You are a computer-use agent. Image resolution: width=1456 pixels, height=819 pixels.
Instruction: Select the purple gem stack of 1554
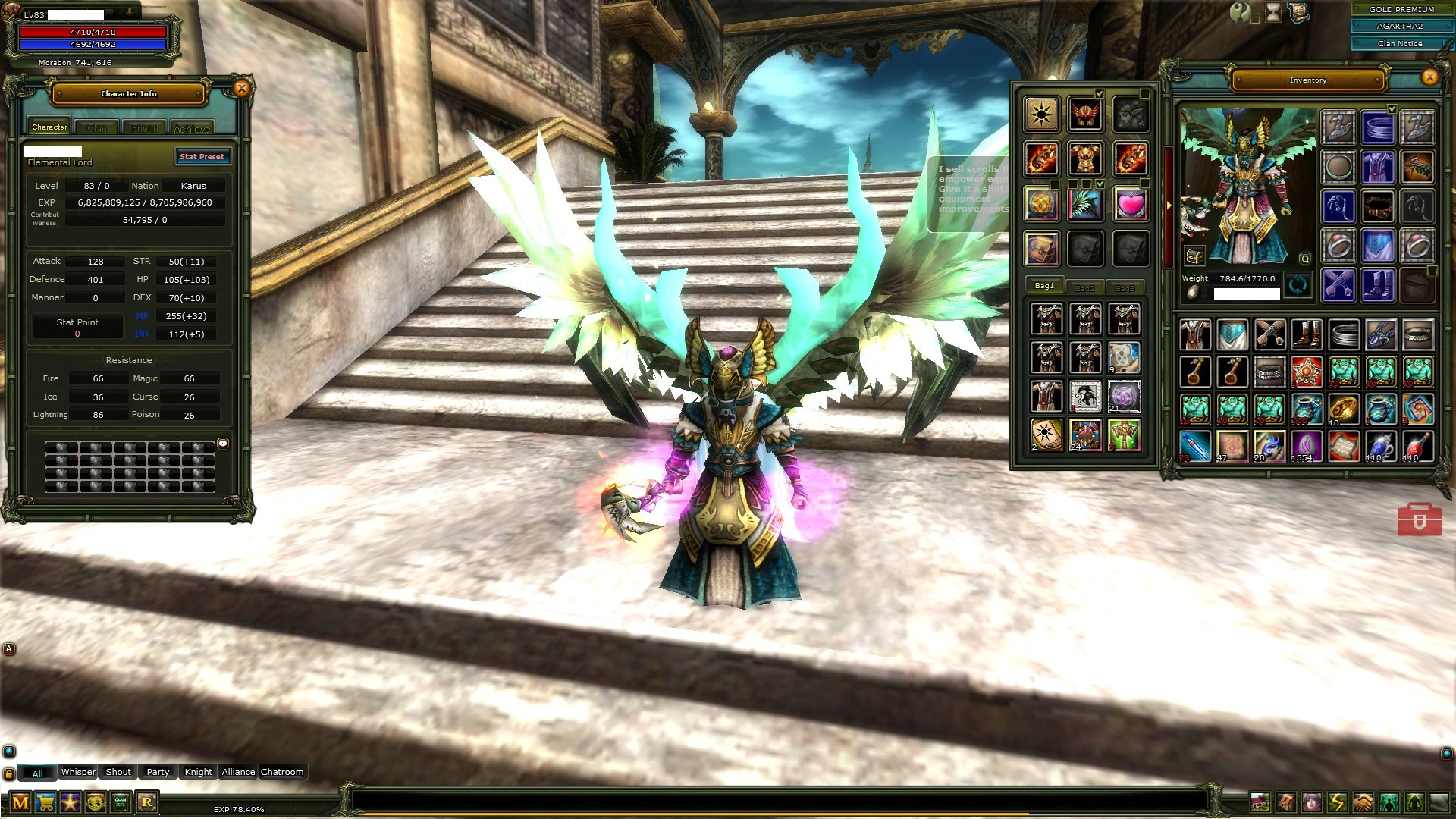coord(1306,447)
